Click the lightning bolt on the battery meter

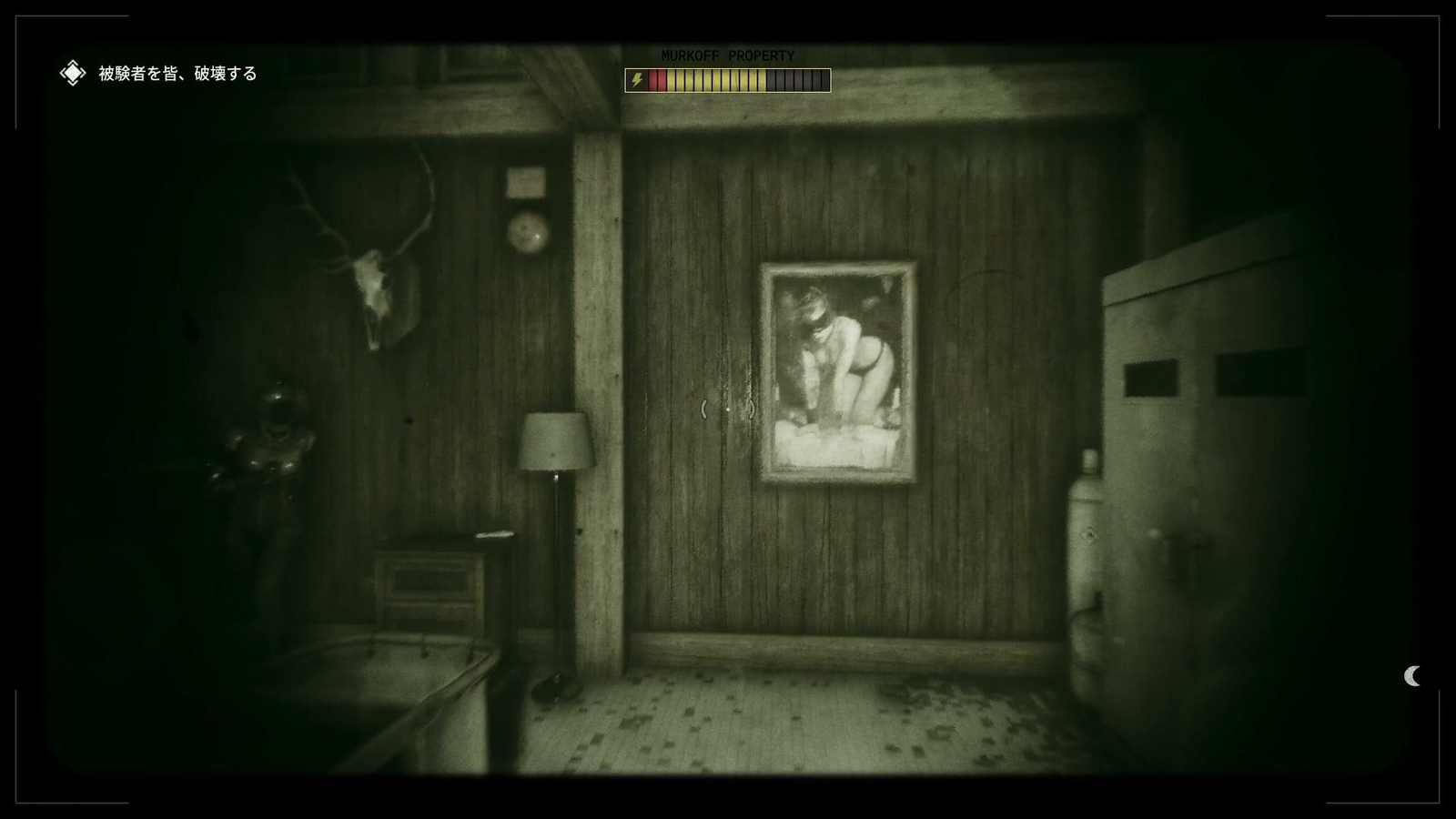coord(637,79)
